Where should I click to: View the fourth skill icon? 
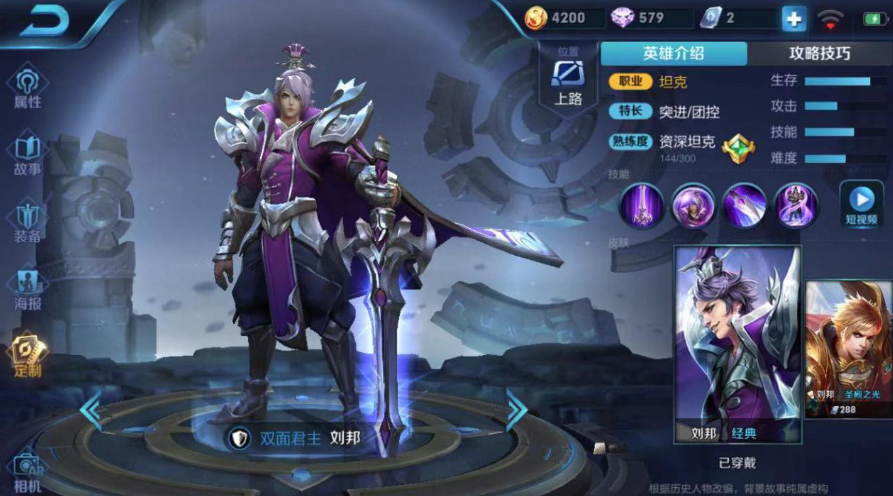point(796,205)
